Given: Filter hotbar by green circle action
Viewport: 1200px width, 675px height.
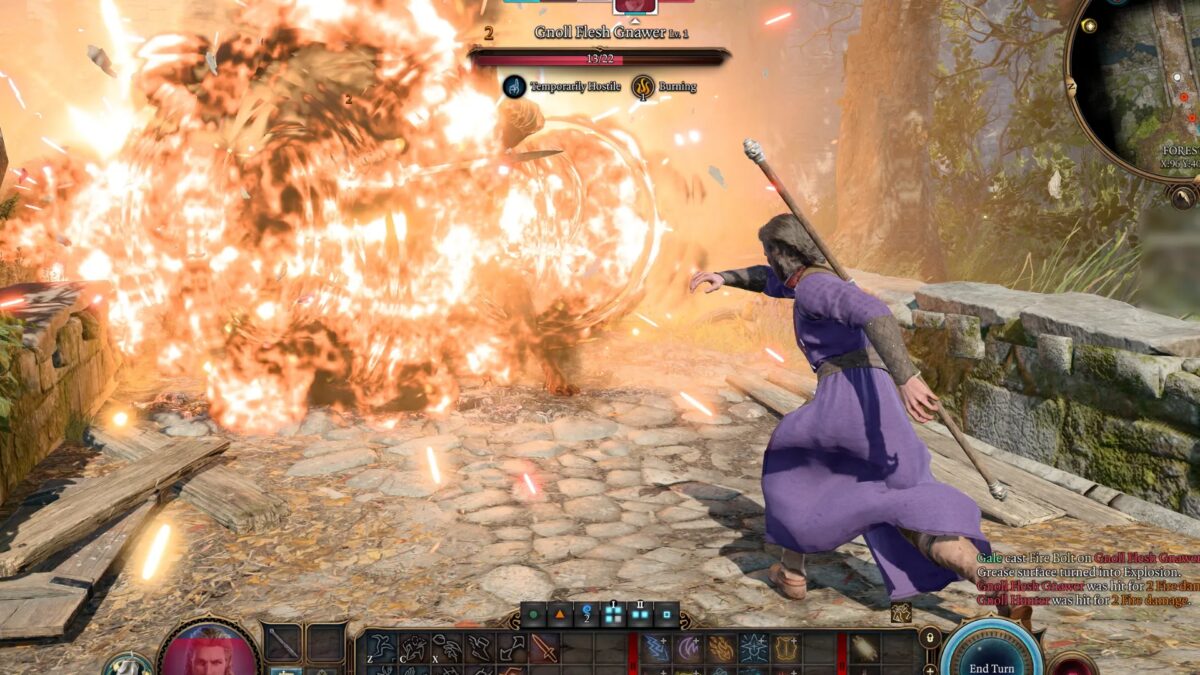Looking at the screenshot, I should 535,615.
